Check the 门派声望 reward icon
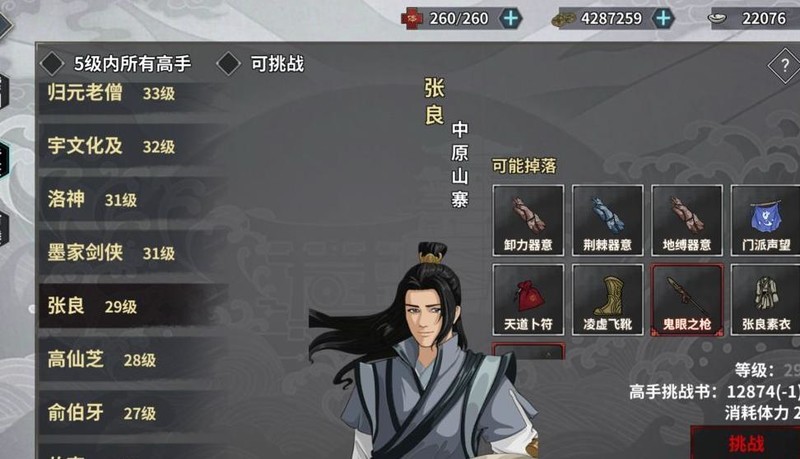The width and height of the screenshot is (800, 459). (765, 220)
